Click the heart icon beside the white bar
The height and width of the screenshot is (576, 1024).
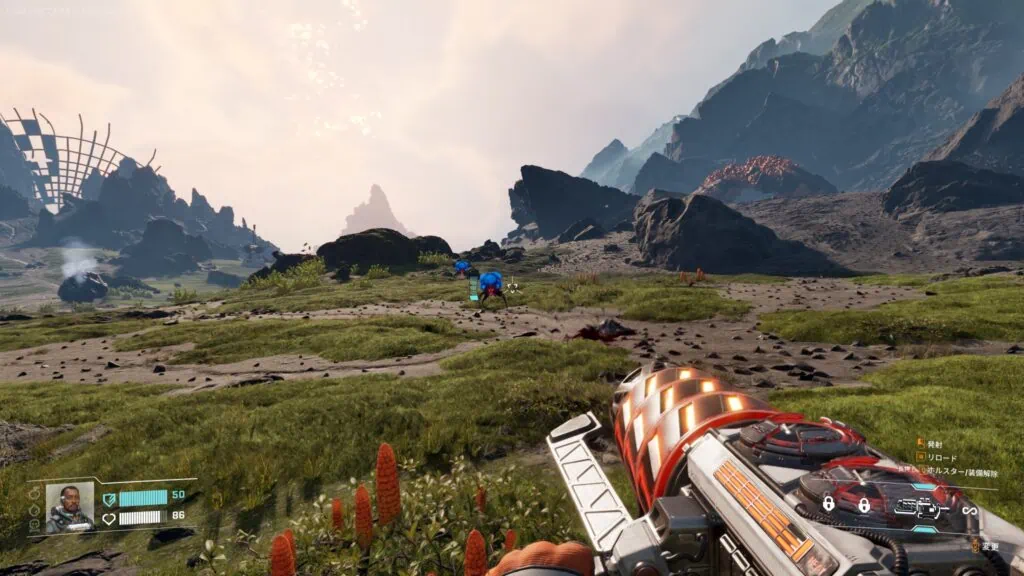click(109, 517)
